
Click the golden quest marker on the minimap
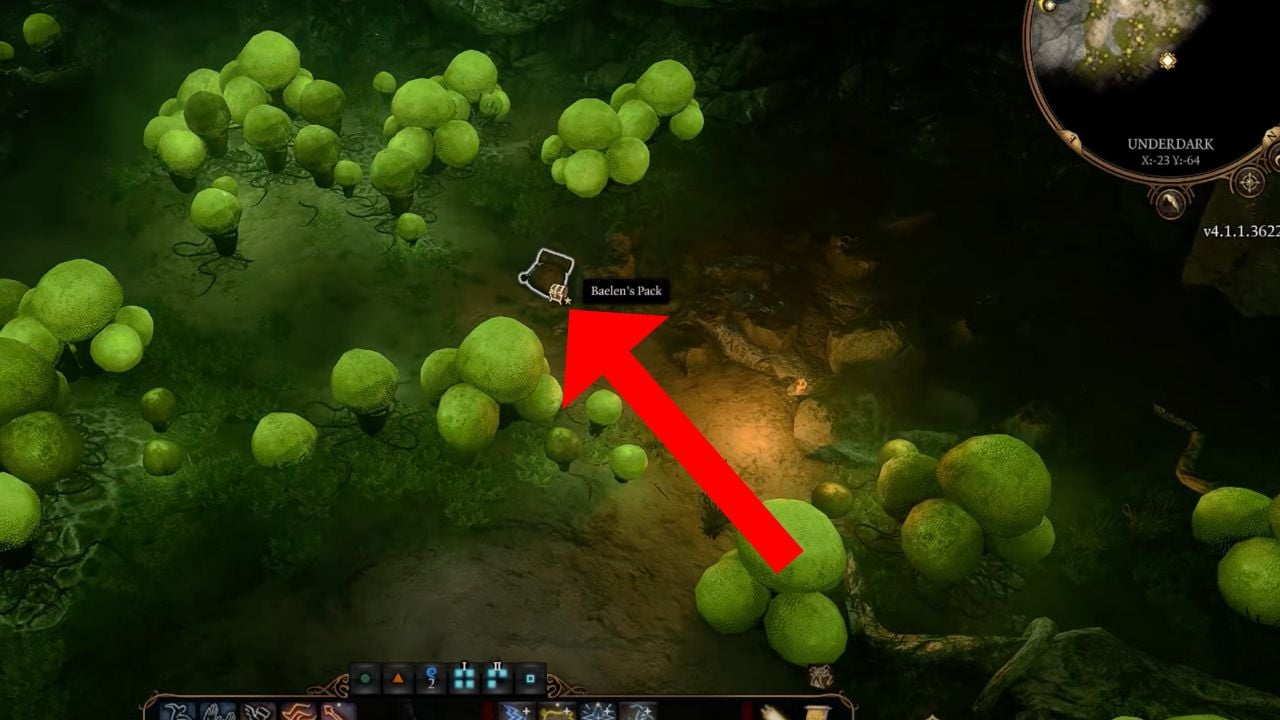coord(1168,61)
